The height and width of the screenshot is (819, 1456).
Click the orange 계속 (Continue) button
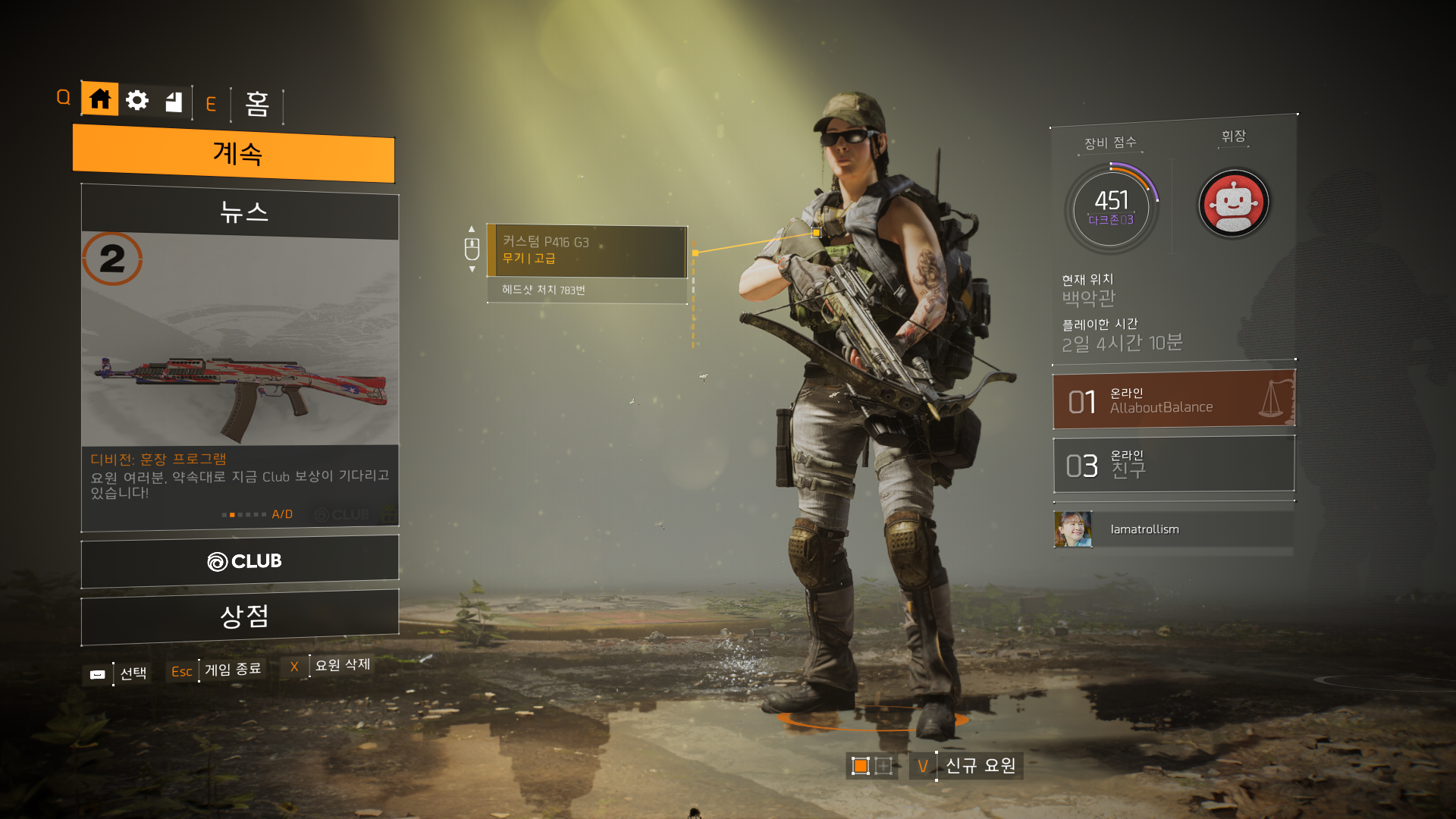[234, 154]
